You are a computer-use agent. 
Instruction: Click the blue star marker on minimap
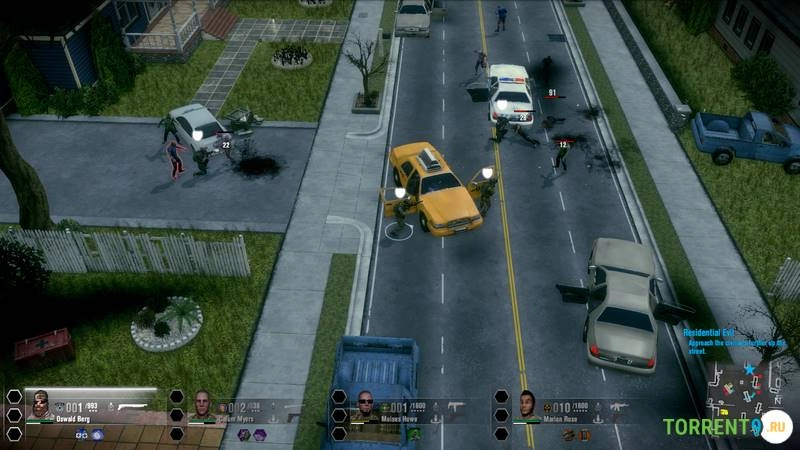pyautogui.click(x=748, y=369)
